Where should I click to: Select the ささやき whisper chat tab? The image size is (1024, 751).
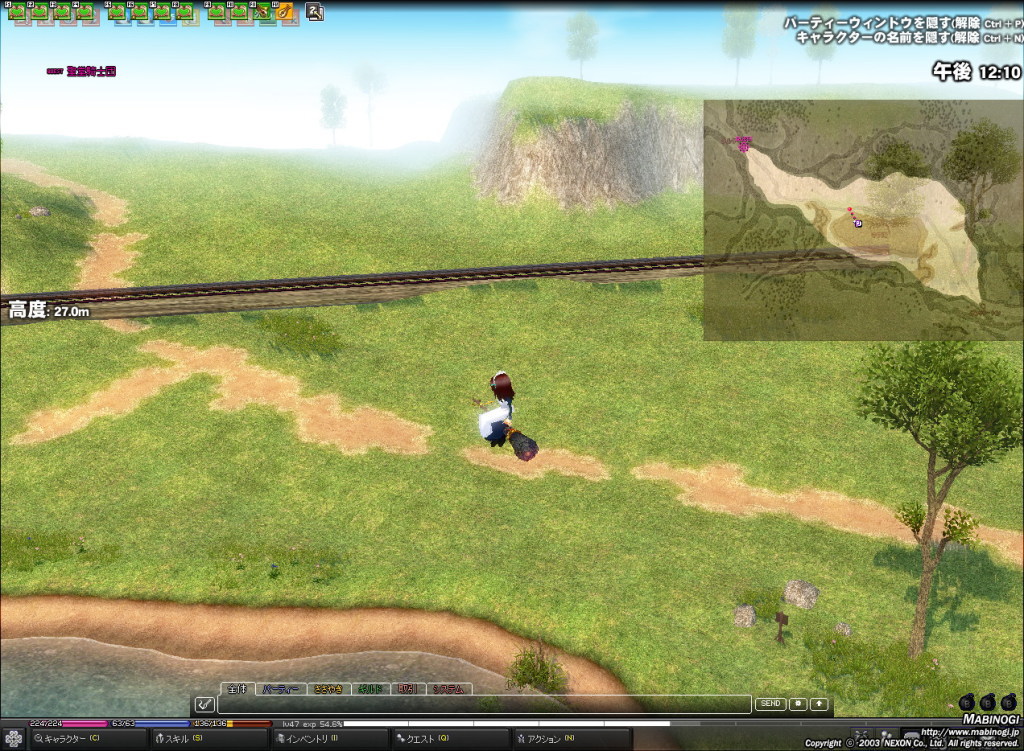coord(328,689)
